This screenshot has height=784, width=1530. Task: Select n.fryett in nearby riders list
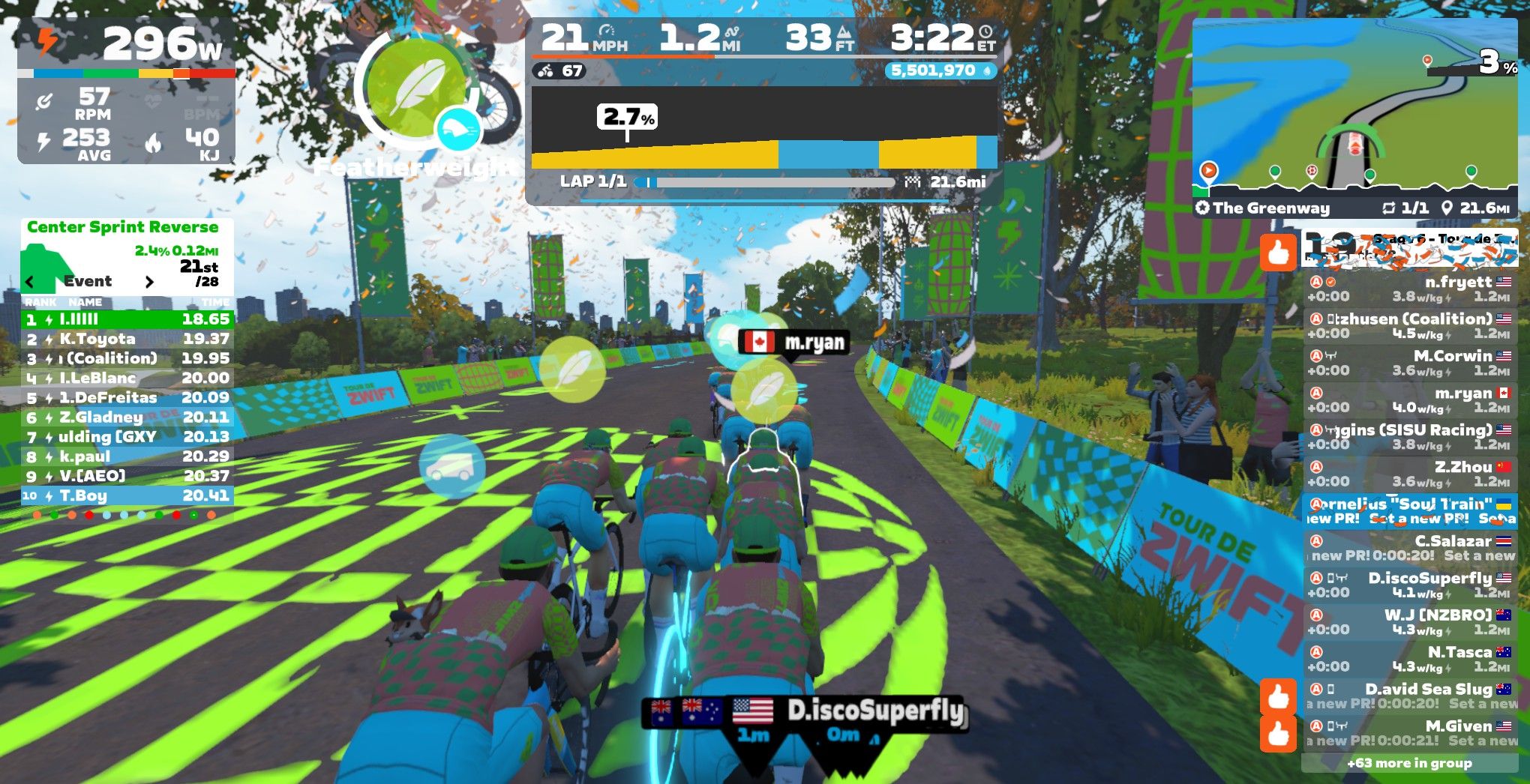tap(1409, 289)
